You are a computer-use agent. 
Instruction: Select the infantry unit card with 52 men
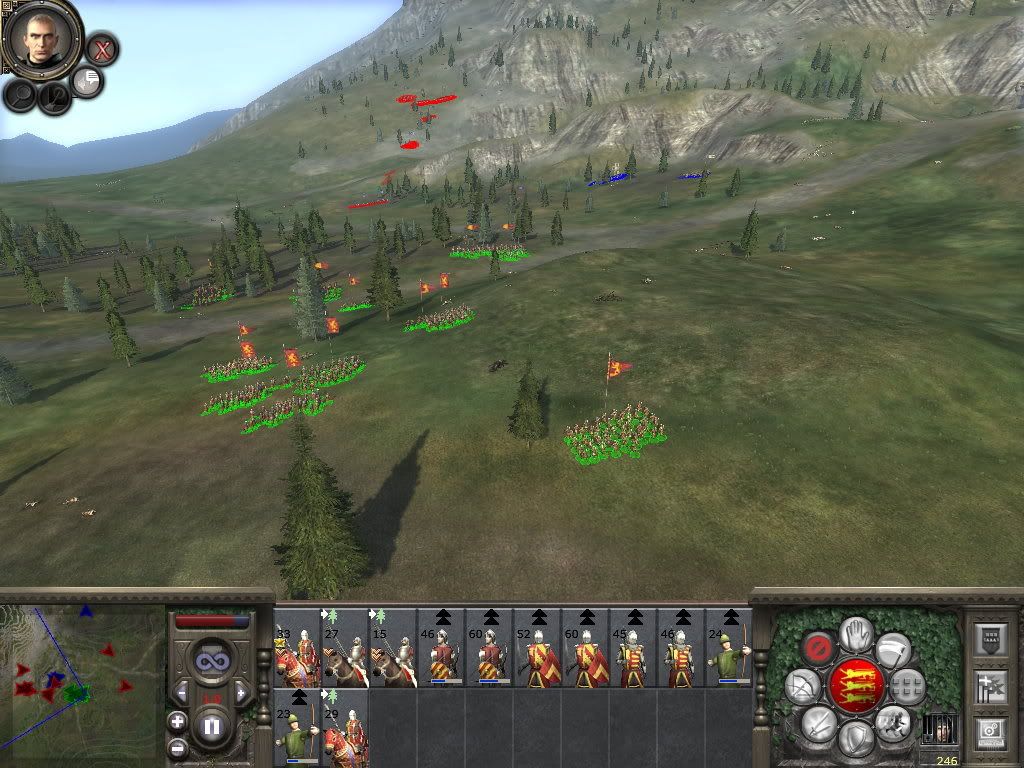pos(537,648)
